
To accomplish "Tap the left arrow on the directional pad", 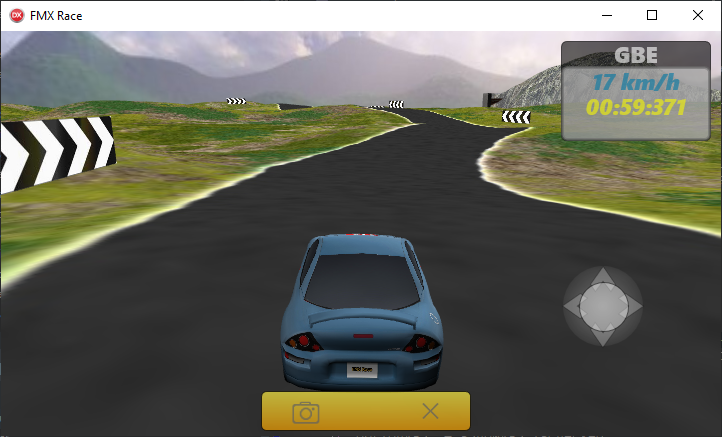I will [x=572, y=307].
